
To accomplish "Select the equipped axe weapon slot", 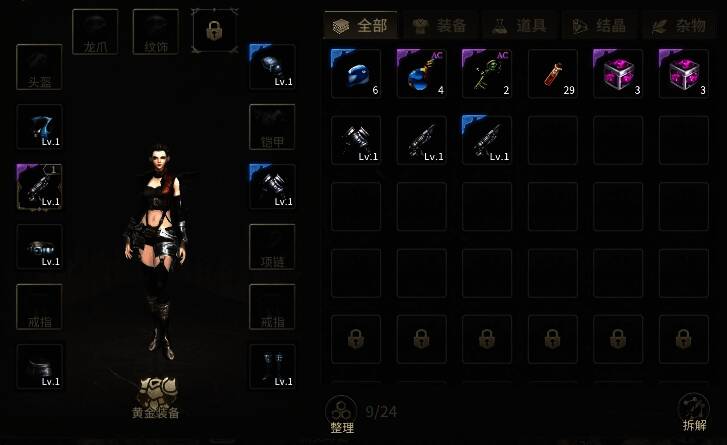I will [40, 127].
